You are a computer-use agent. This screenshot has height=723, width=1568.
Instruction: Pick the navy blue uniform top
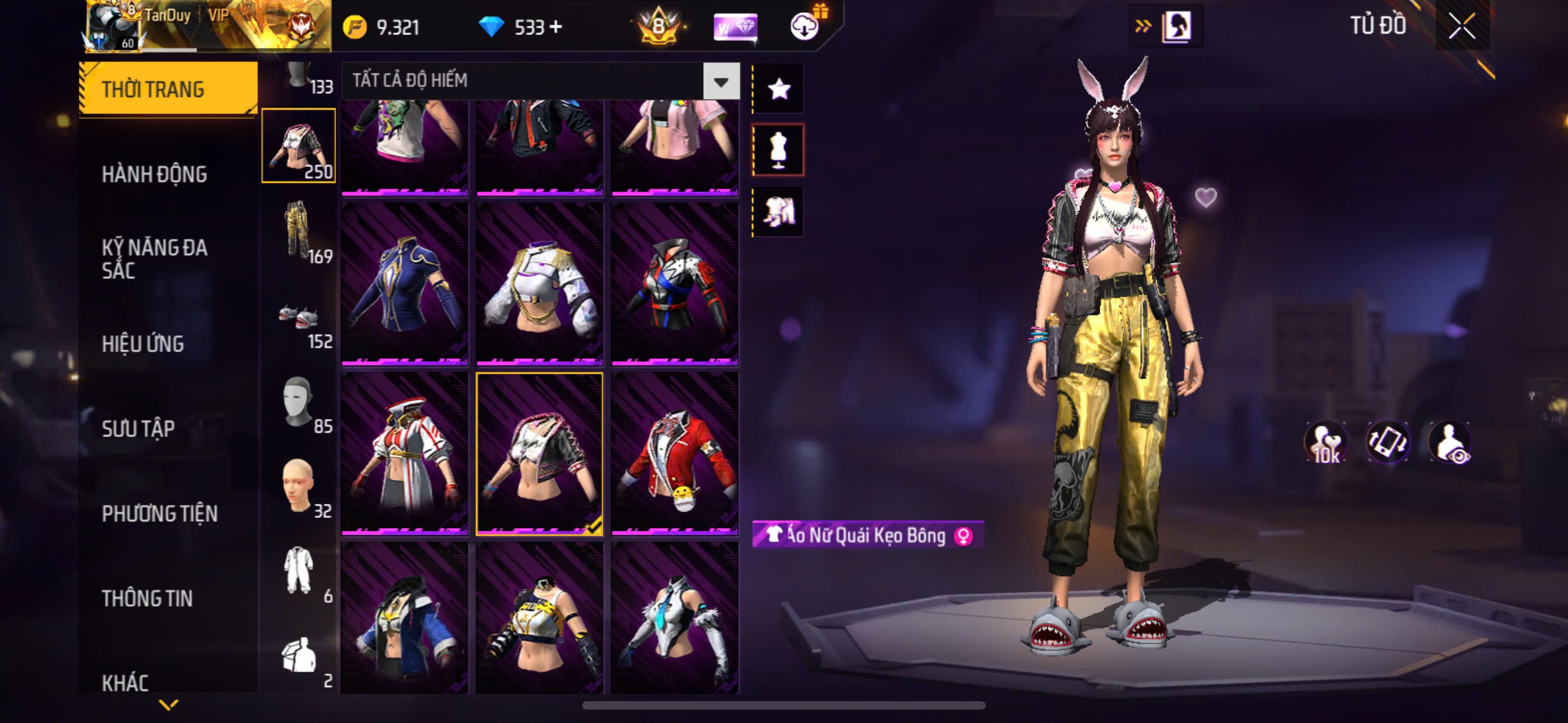pyautogui.click(x=405, y=284)
